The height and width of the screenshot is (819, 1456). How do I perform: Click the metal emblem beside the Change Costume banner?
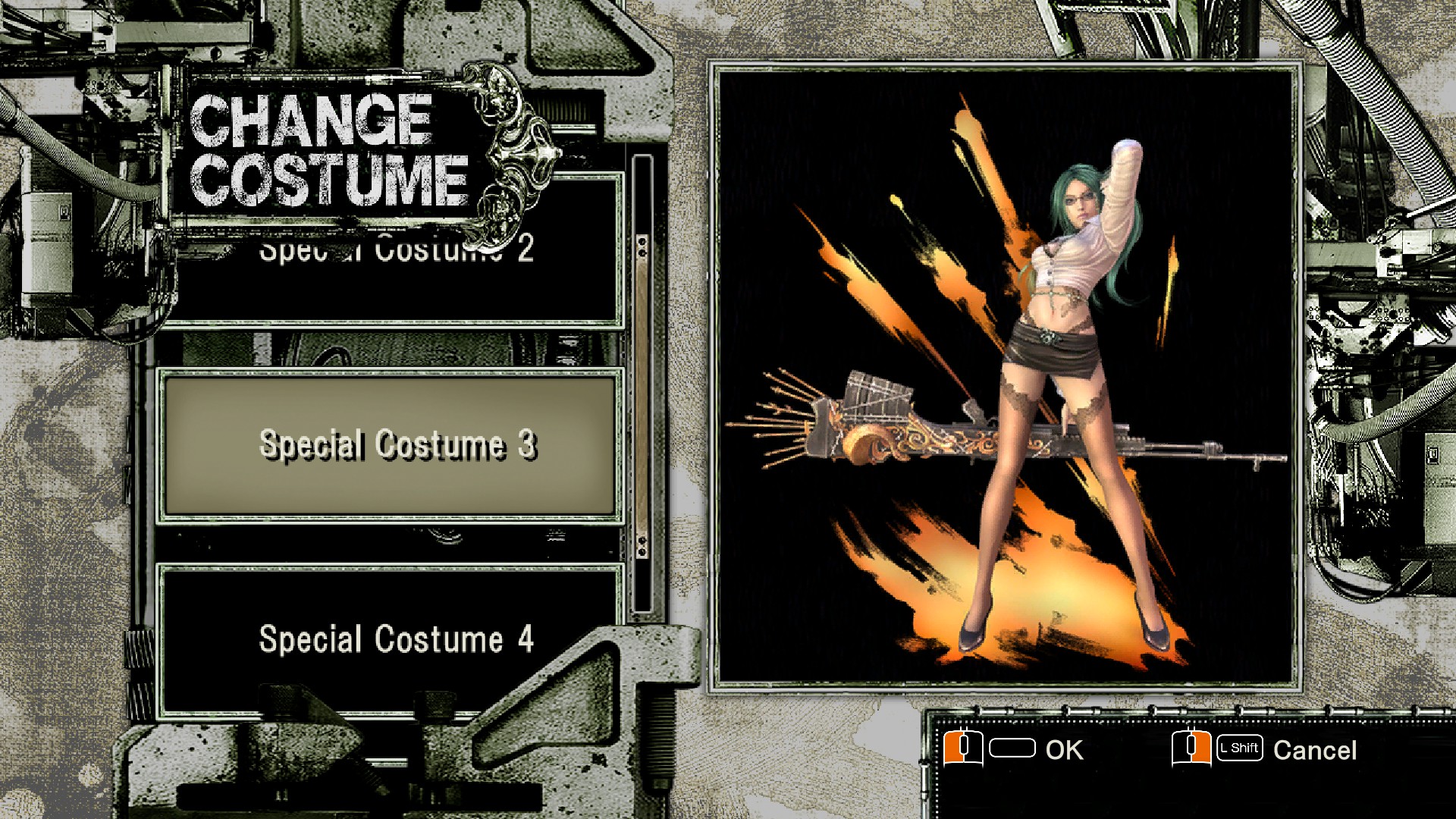pos(523,159)
